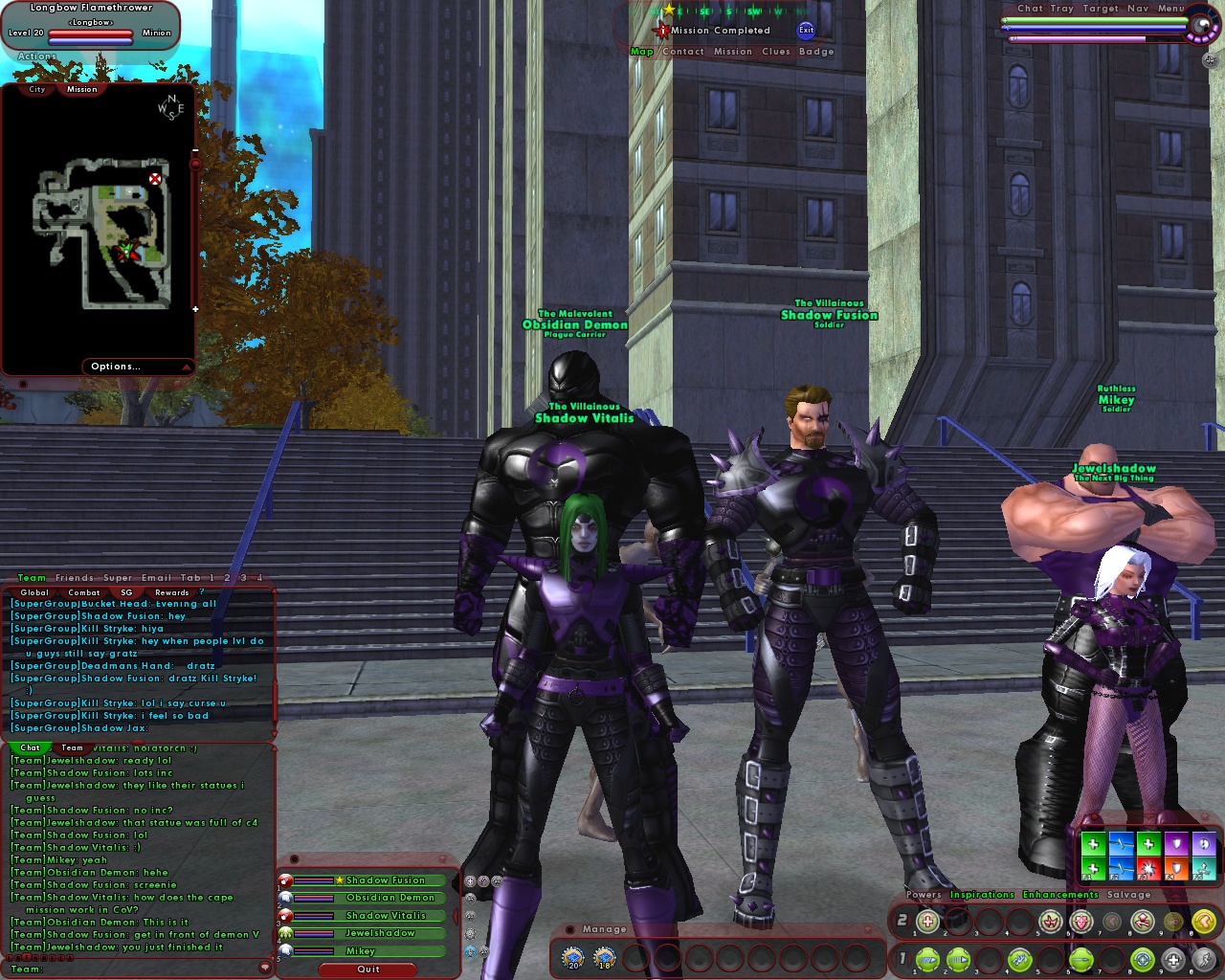Activate the F3 red attack power
Viewport: 1225px width, 980px height.
coord(1148,868)
